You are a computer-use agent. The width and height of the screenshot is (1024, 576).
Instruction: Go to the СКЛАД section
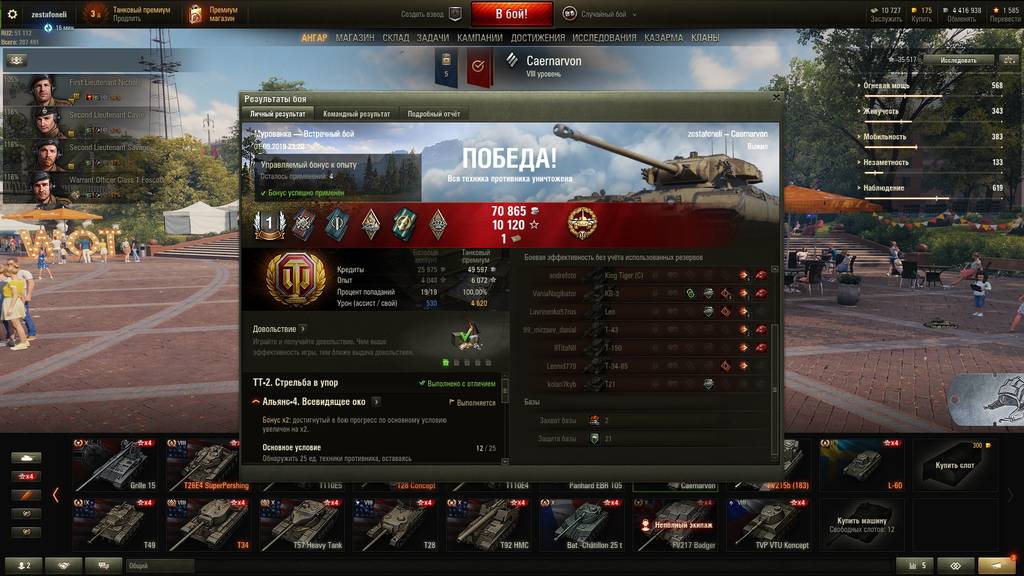point(396,38)
